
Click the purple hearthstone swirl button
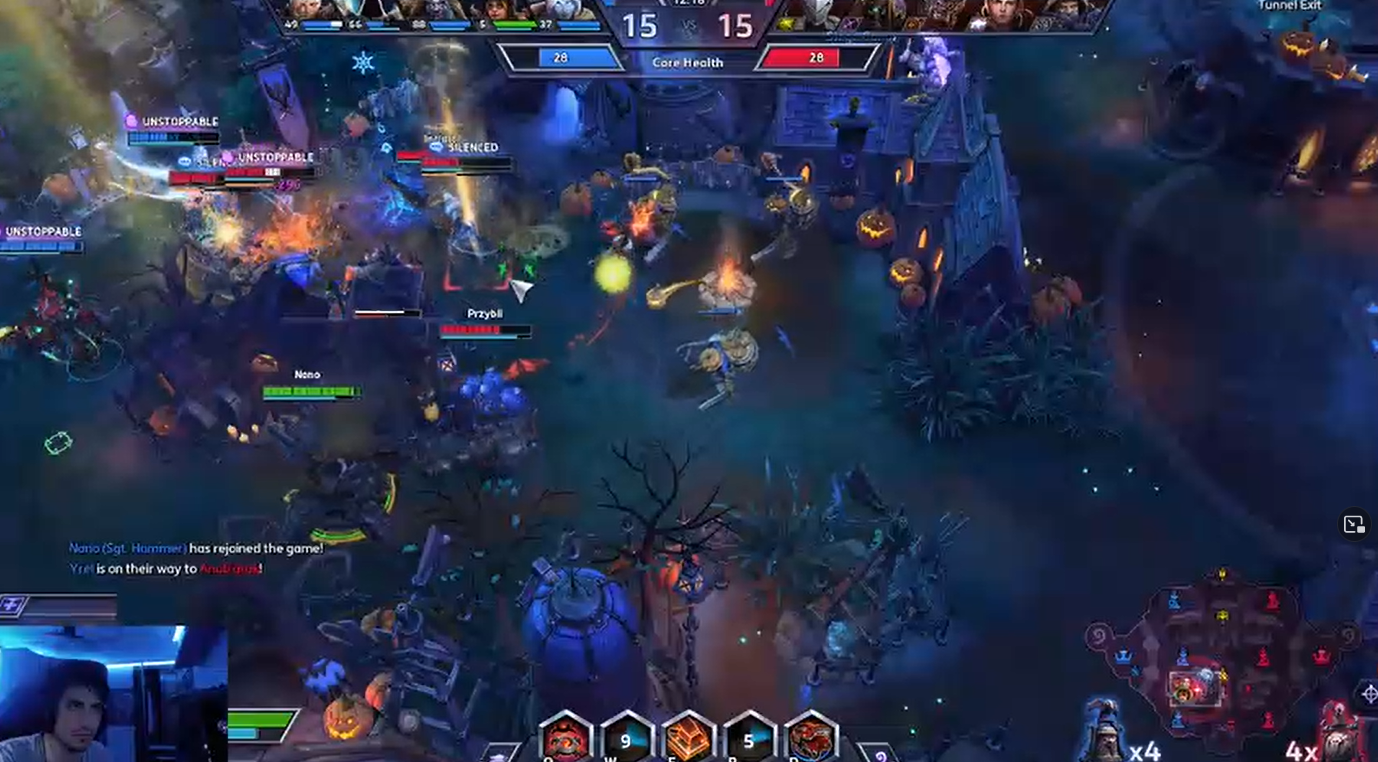pyautogui.click(x=880, y=754)
